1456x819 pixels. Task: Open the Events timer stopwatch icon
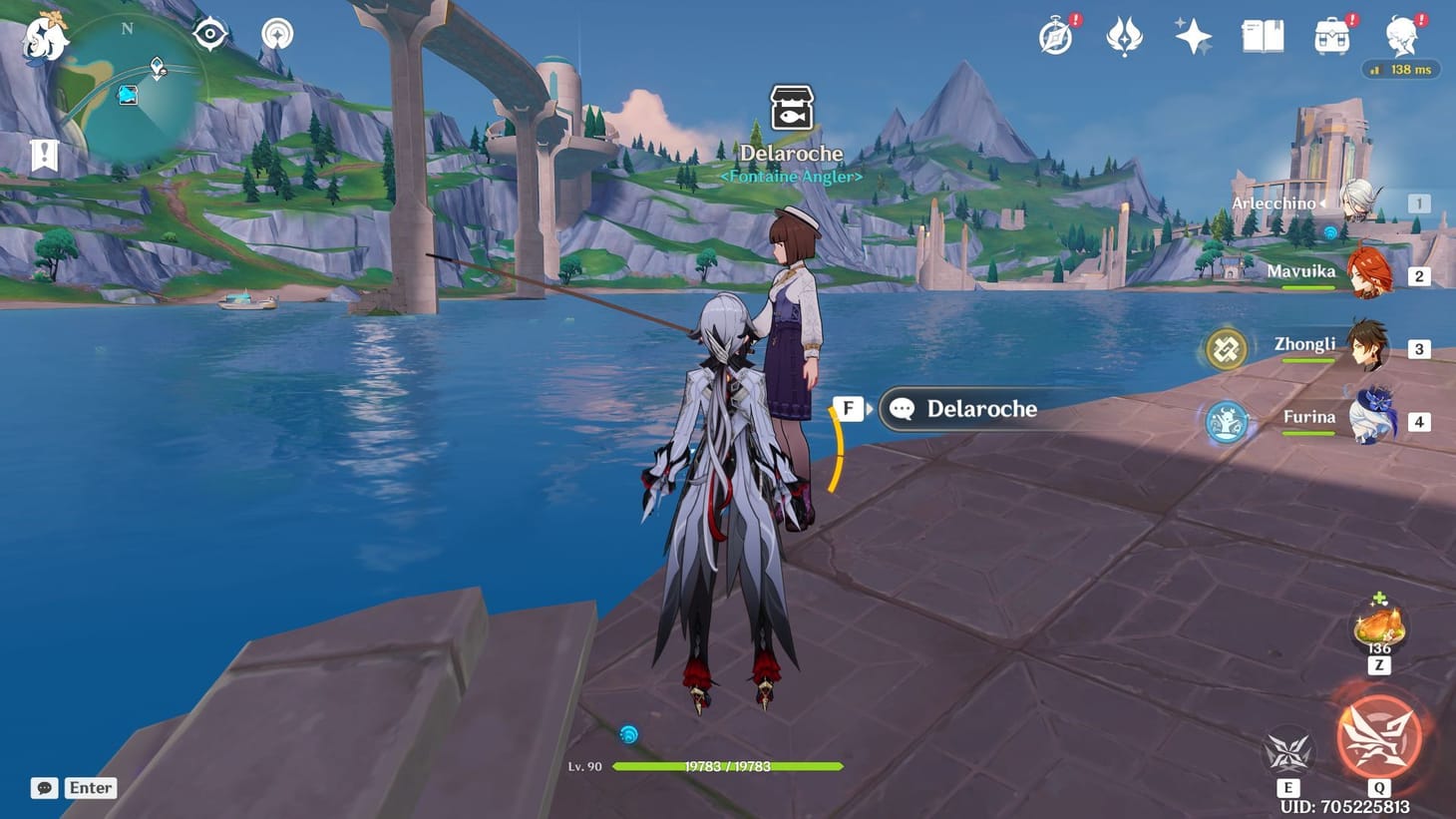[1056, 35]
